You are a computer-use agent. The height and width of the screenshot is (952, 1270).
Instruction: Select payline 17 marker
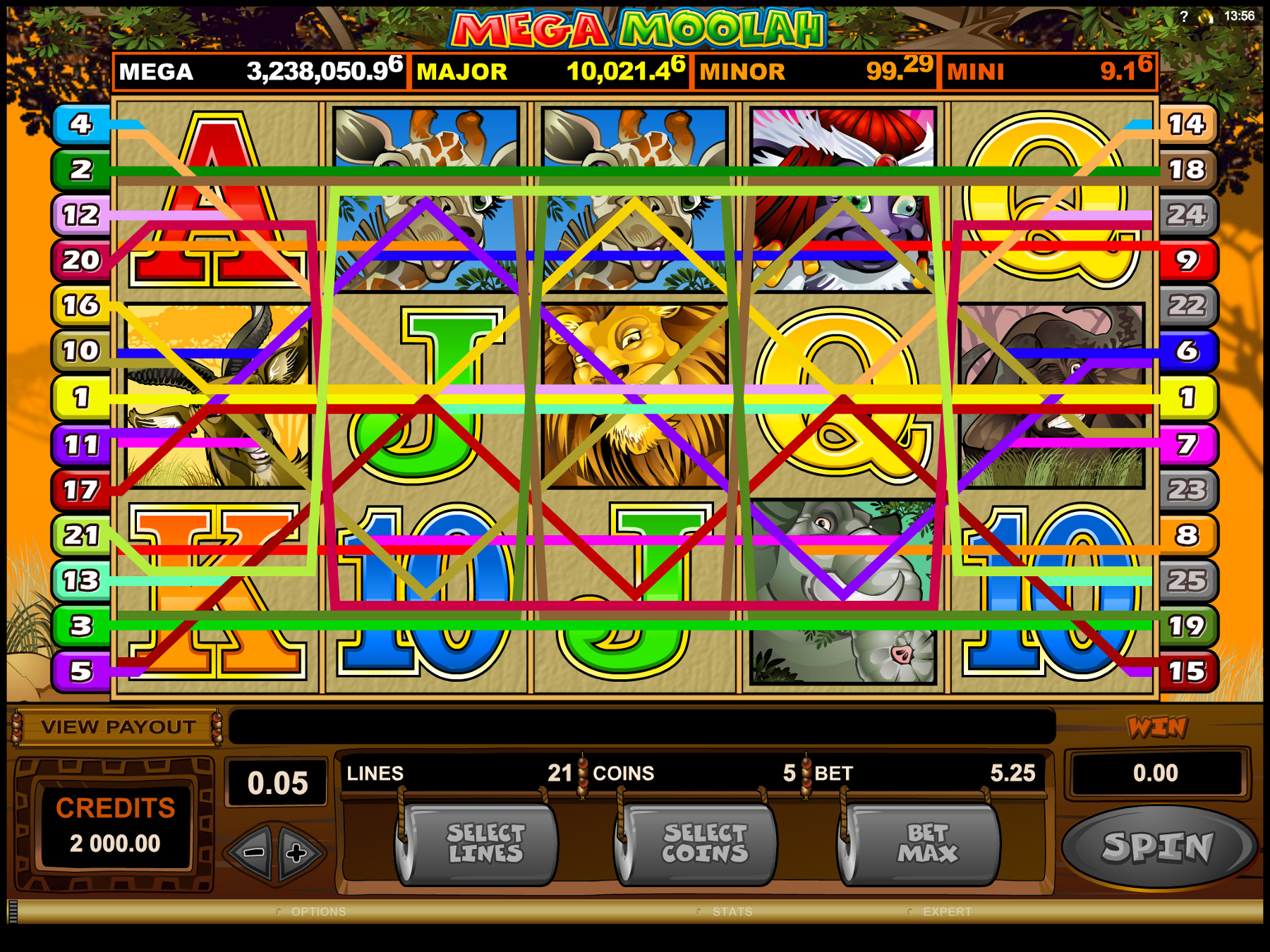tap(81, 489)
